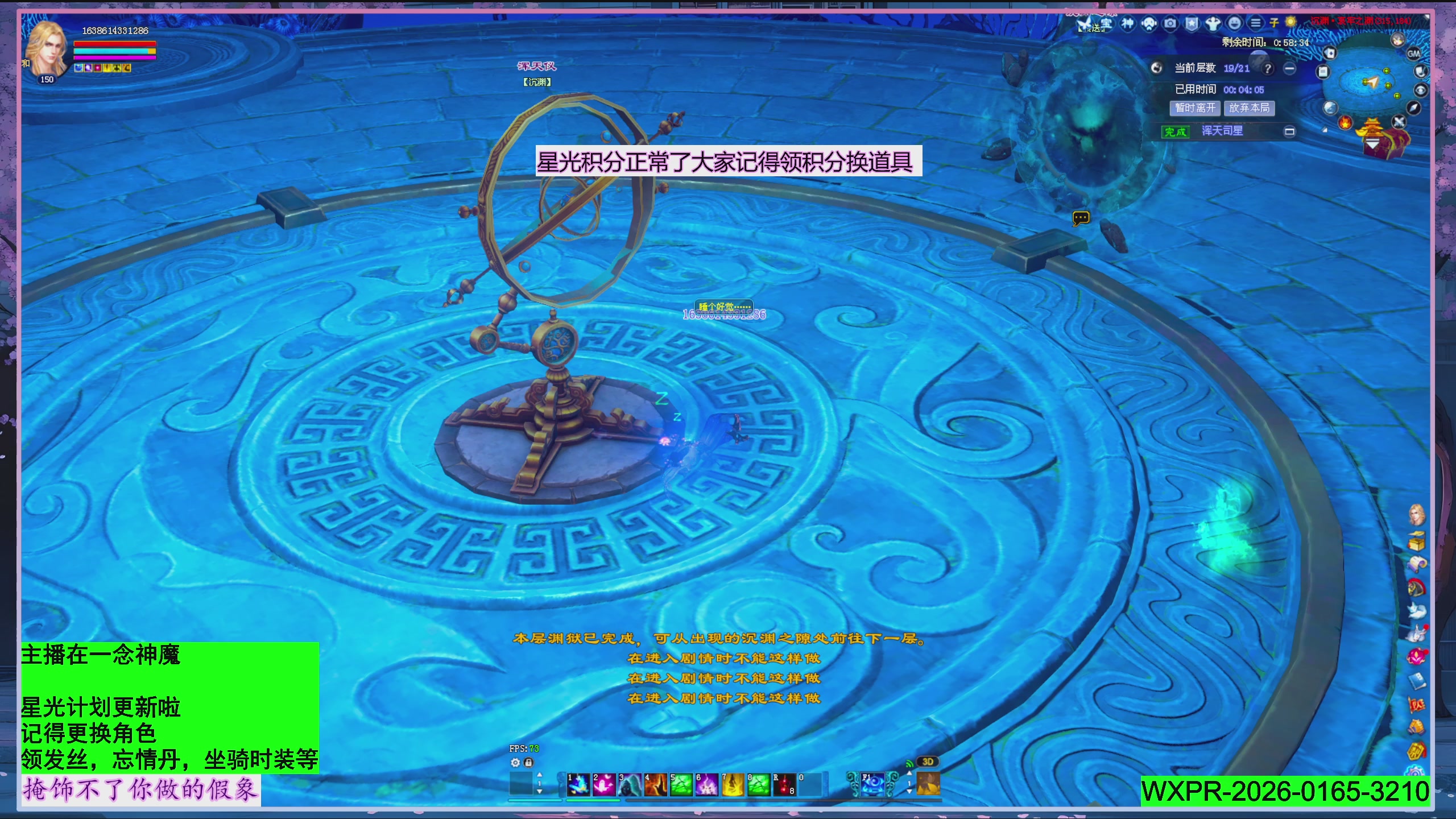Select the 神 icon in the top toolbar
This screenshot has height=819, width=1456.
tap(1128, 24)
